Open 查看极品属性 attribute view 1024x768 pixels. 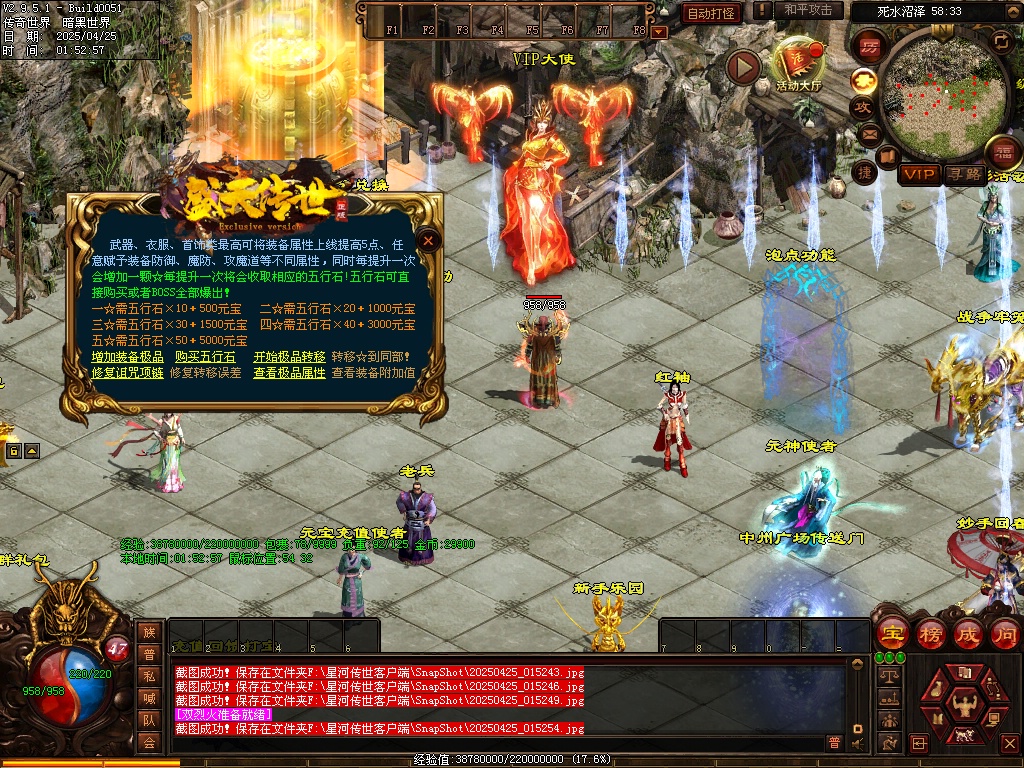point(289,373)
